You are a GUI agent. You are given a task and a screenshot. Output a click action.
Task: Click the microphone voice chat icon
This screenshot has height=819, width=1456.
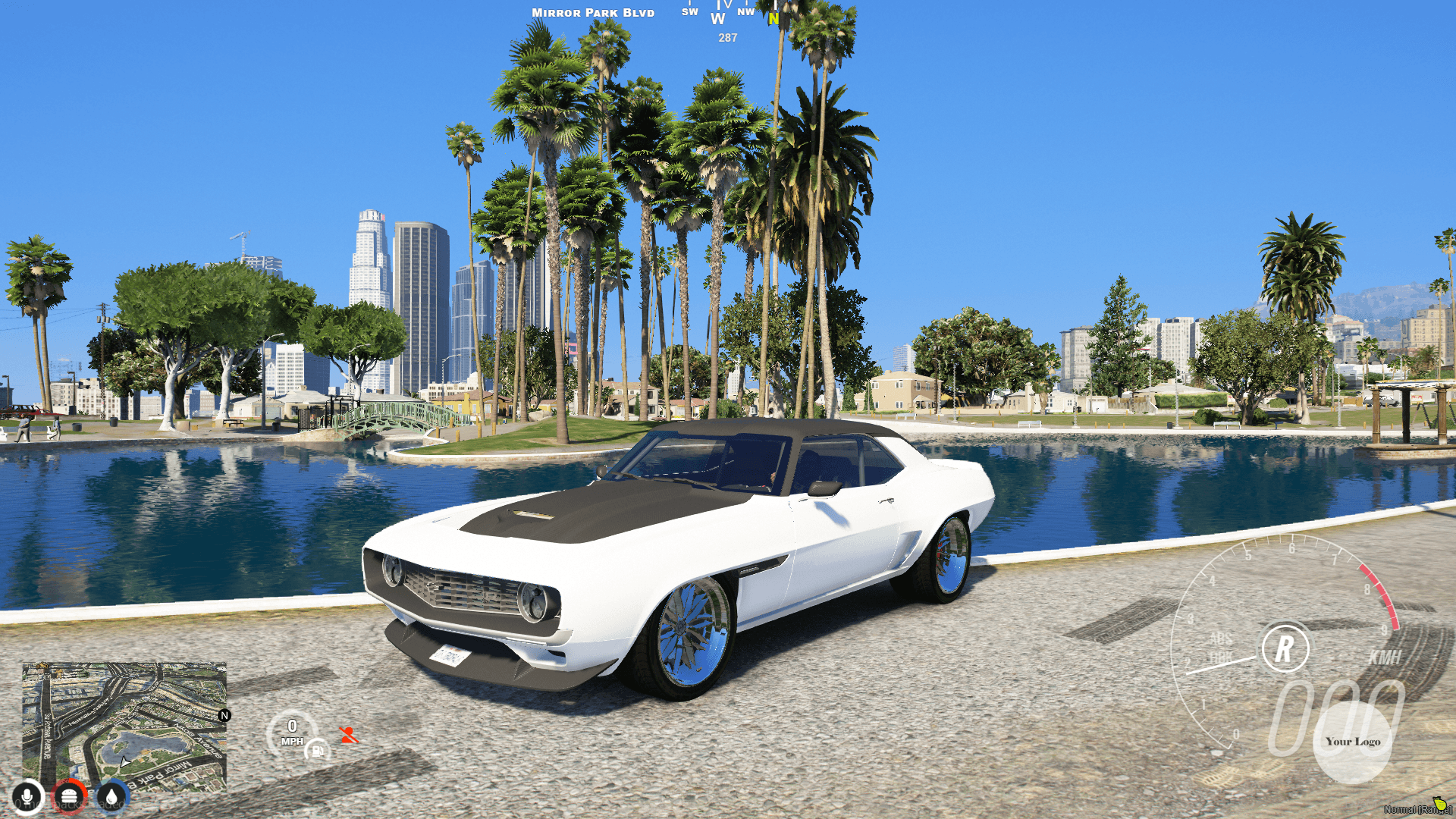pyautogui.click(x=27, y=796)
